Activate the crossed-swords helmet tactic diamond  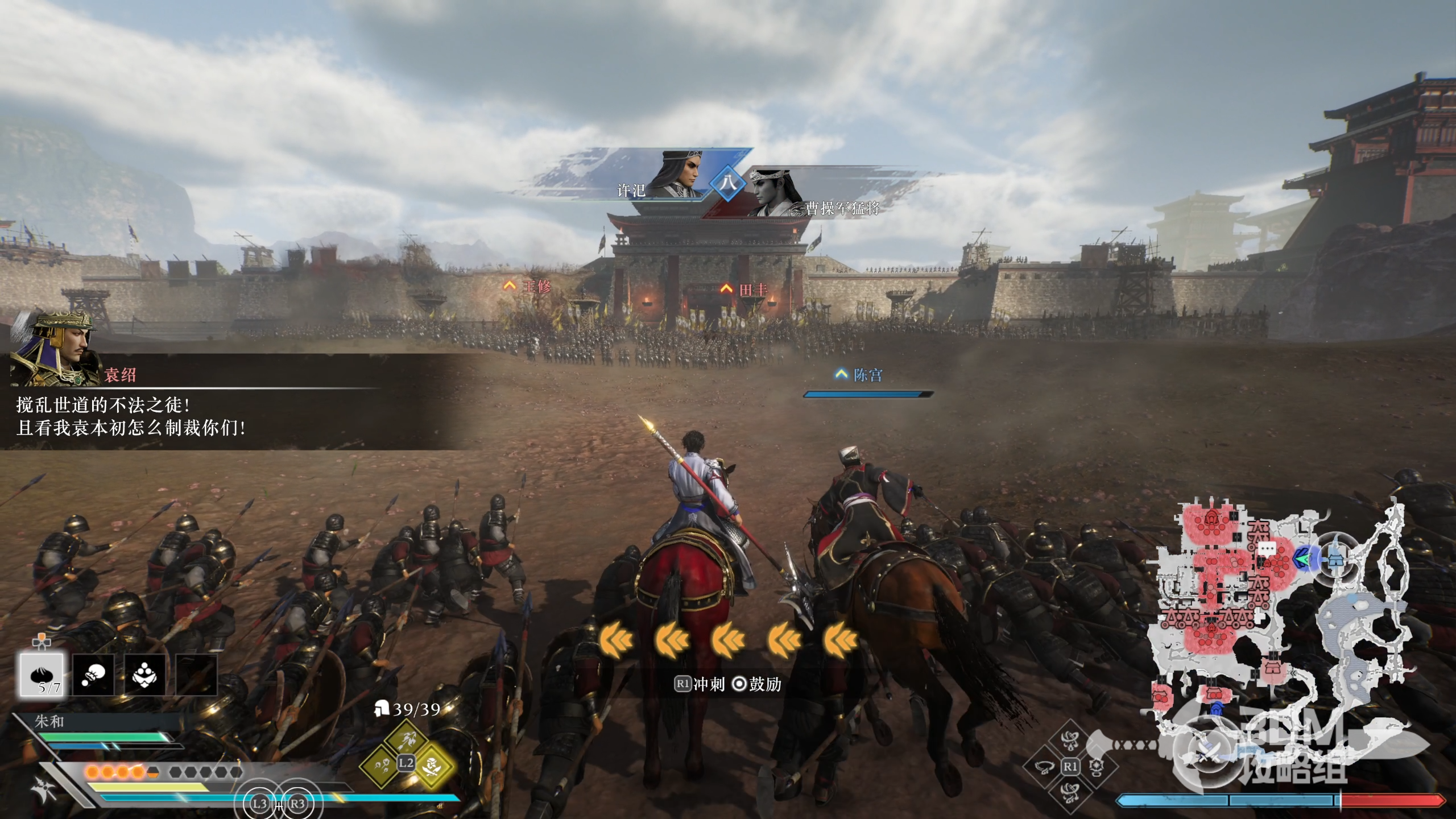click(x=433, y=765)
